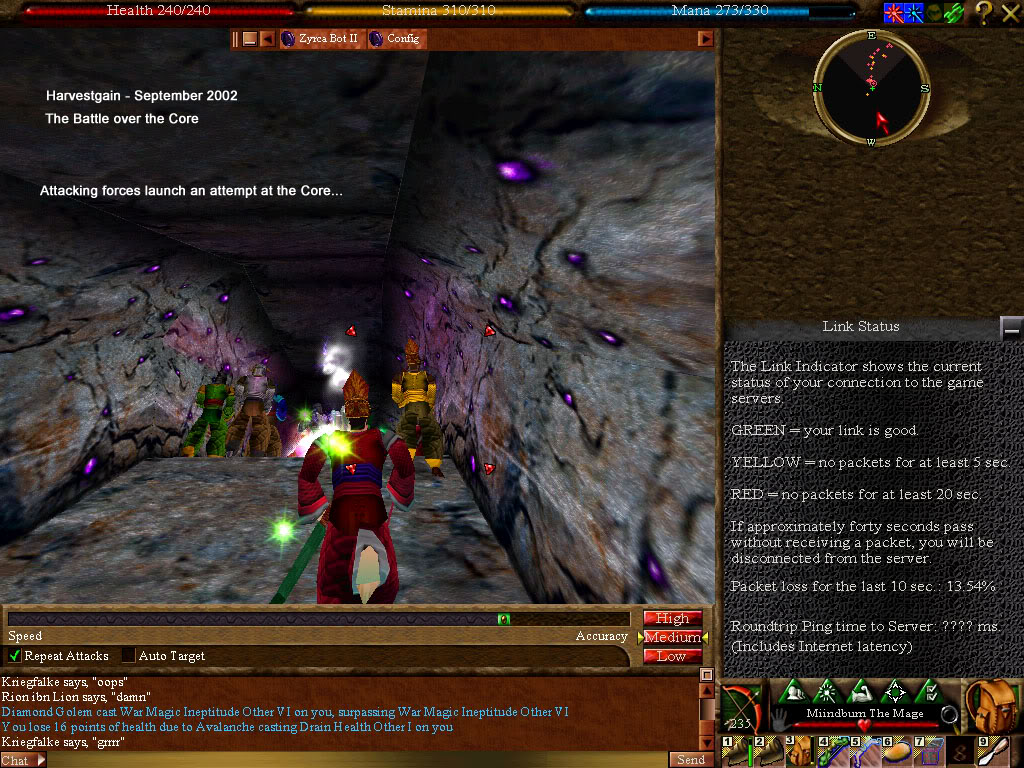Use the dagger in shortcut slot 9
The width and height of the screenshot is (1024, 768).
pos(999,750)
